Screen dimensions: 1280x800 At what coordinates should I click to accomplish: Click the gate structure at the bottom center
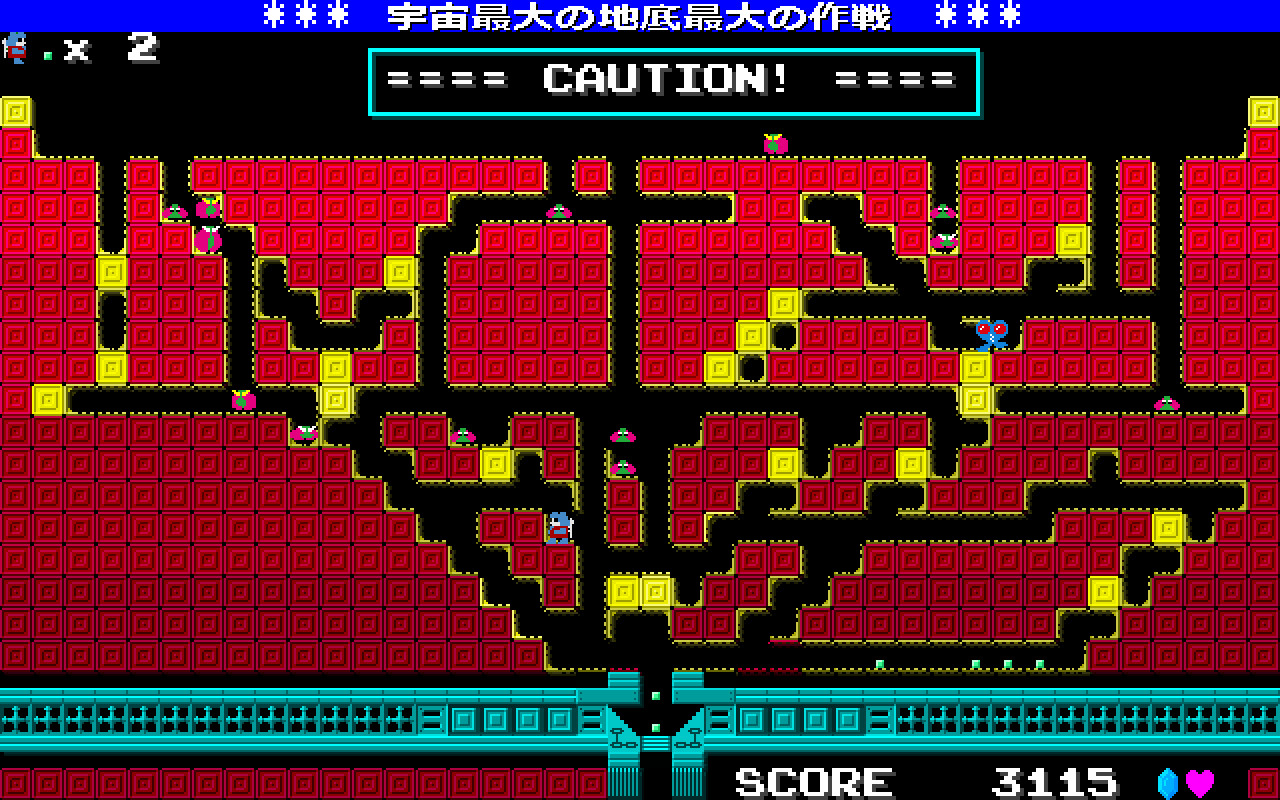point(655,740)
